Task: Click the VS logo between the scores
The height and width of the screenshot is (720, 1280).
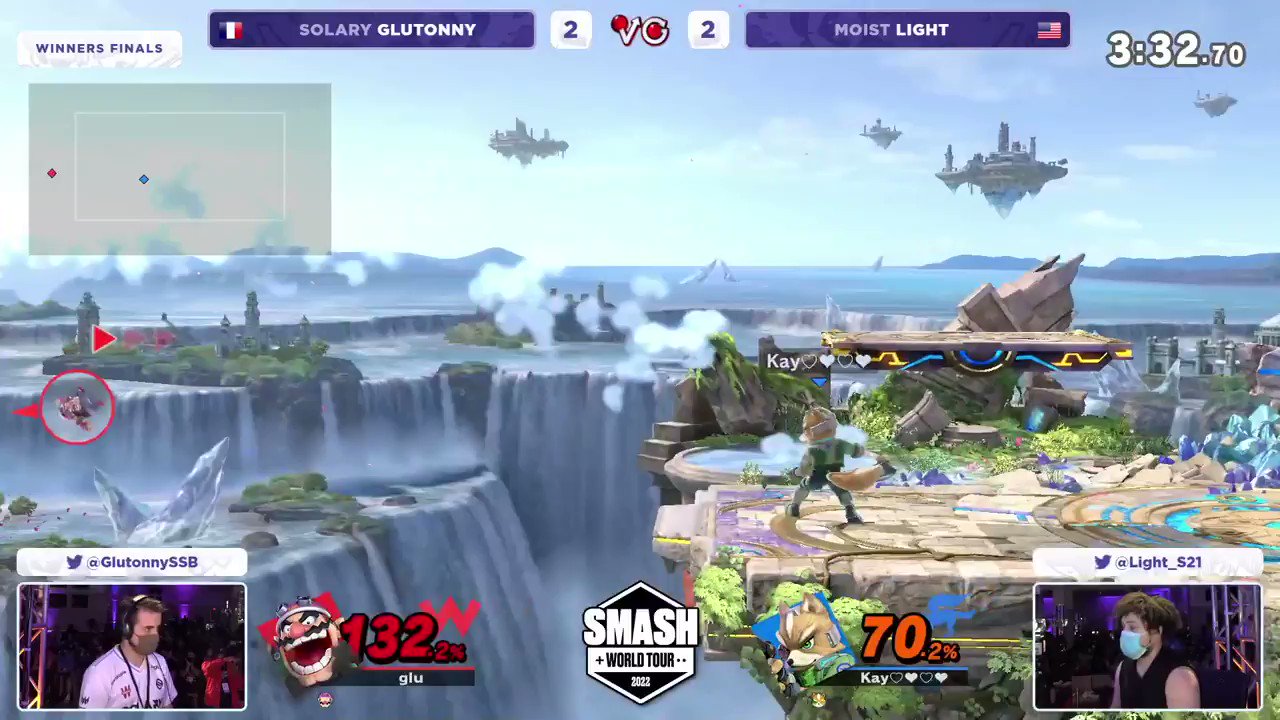Action: 639,29
